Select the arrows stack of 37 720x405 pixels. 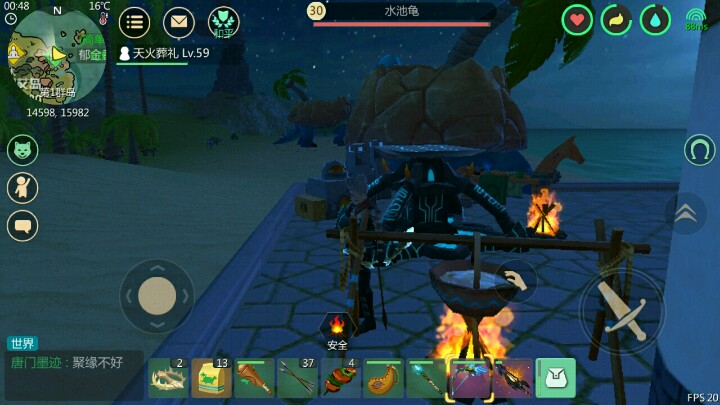click(x=297, y=379)
